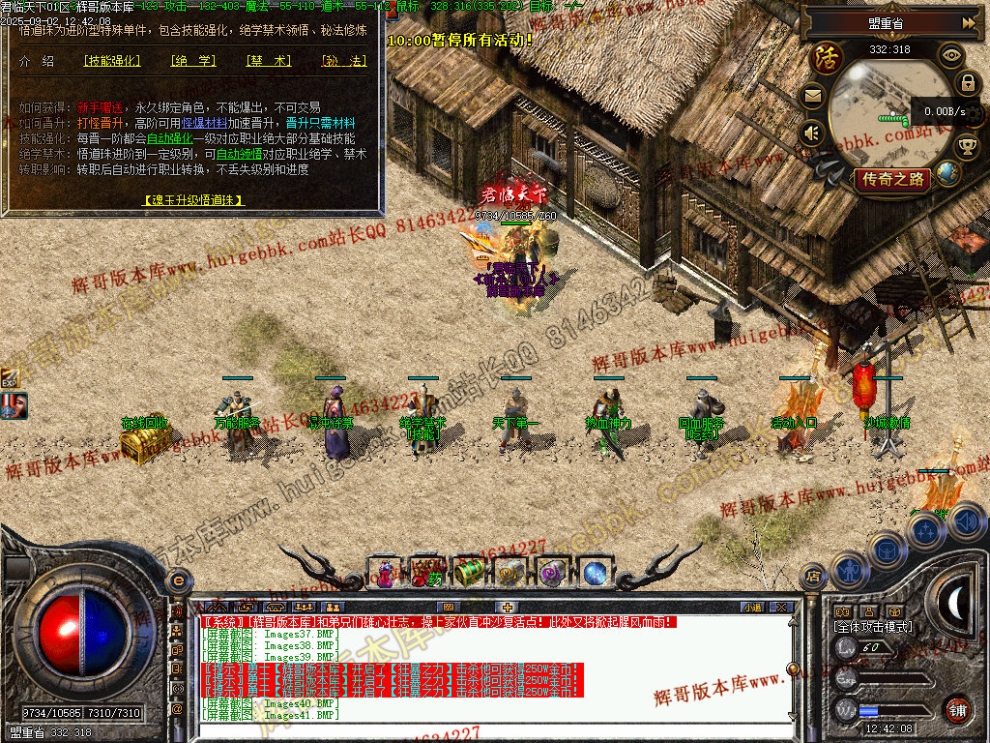Activate the blue orb hotbar slot

[595, 573]
